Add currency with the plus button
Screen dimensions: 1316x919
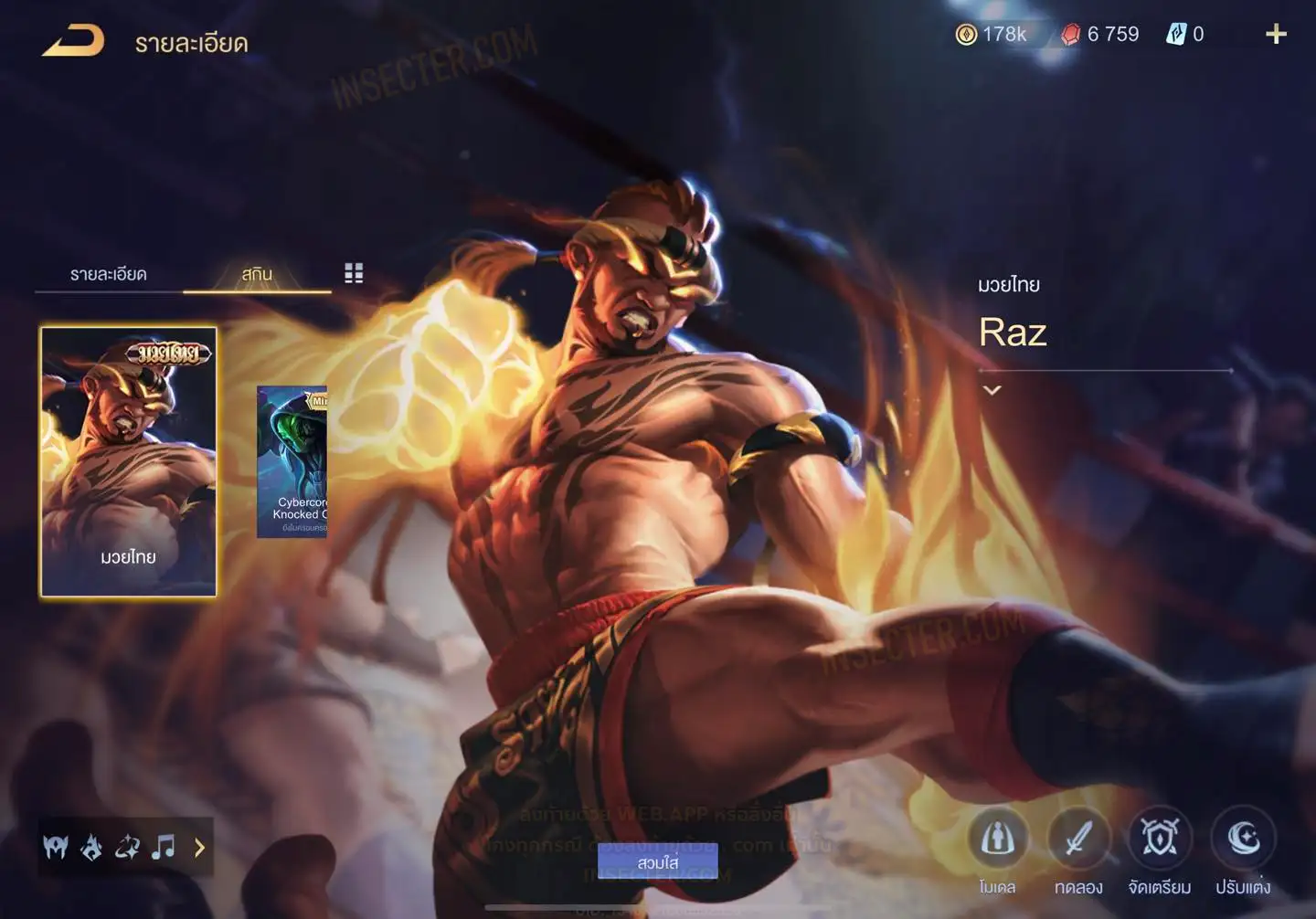coord(1276,35)
